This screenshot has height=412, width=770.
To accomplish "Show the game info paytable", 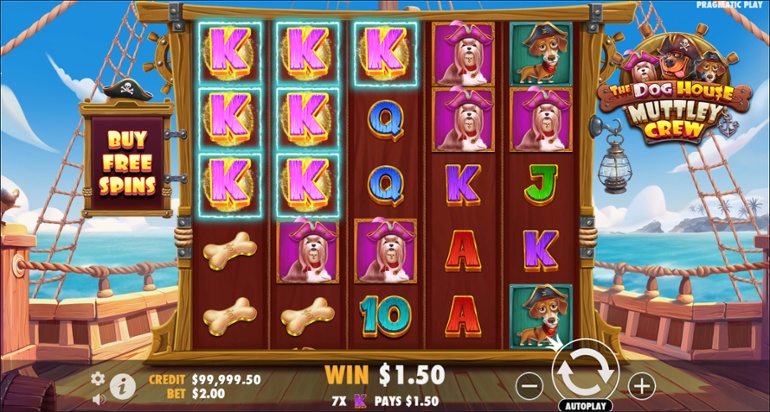I will tap(123, 387).
